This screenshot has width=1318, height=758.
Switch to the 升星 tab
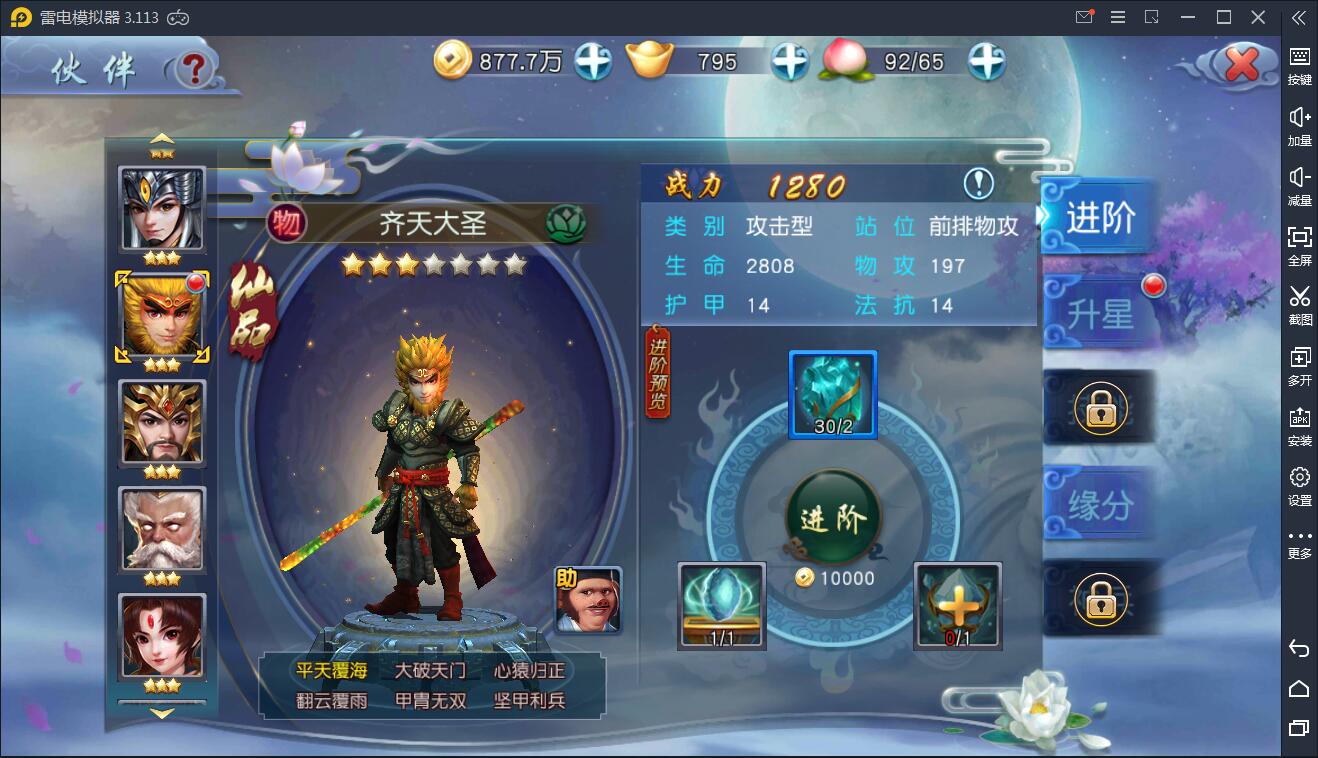pyautogui.click(x=1100, y=314)
